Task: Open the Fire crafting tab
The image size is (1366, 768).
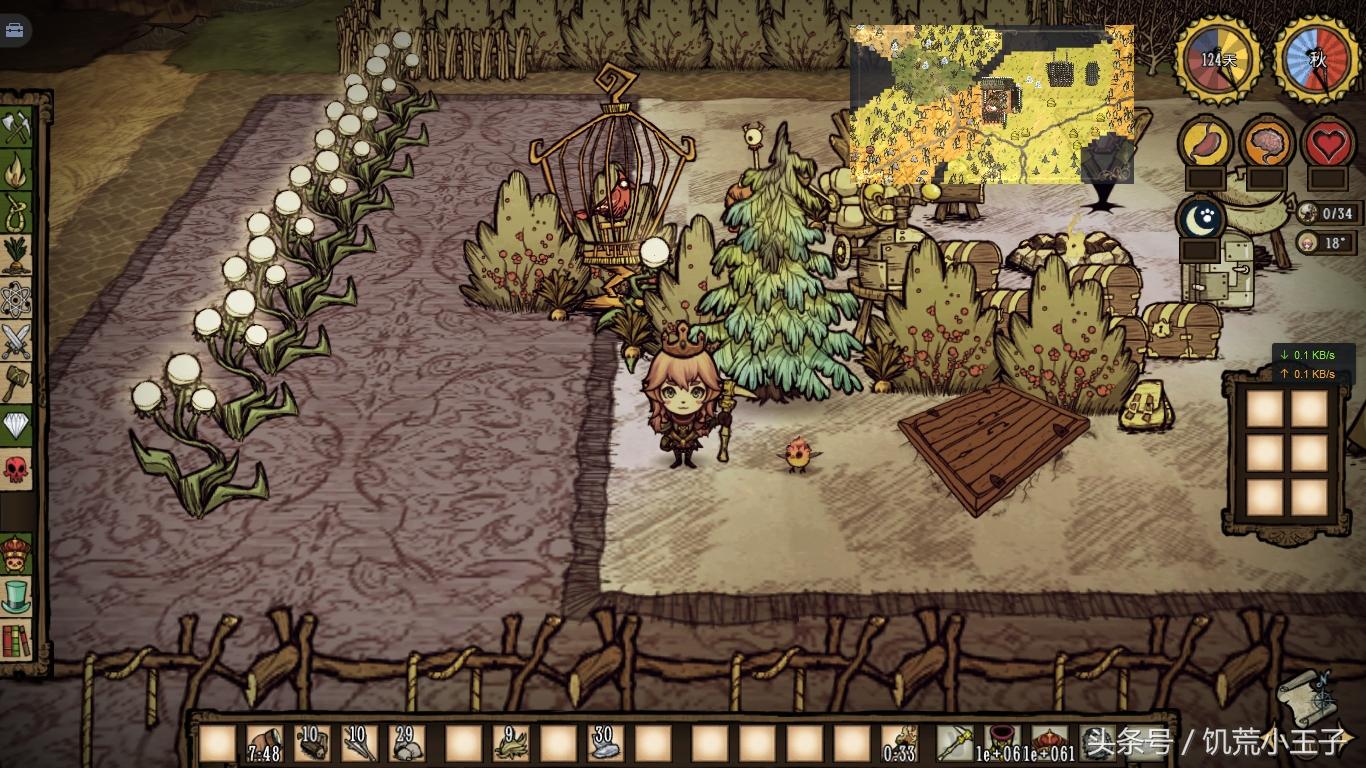Action: (x=17, y=170)
